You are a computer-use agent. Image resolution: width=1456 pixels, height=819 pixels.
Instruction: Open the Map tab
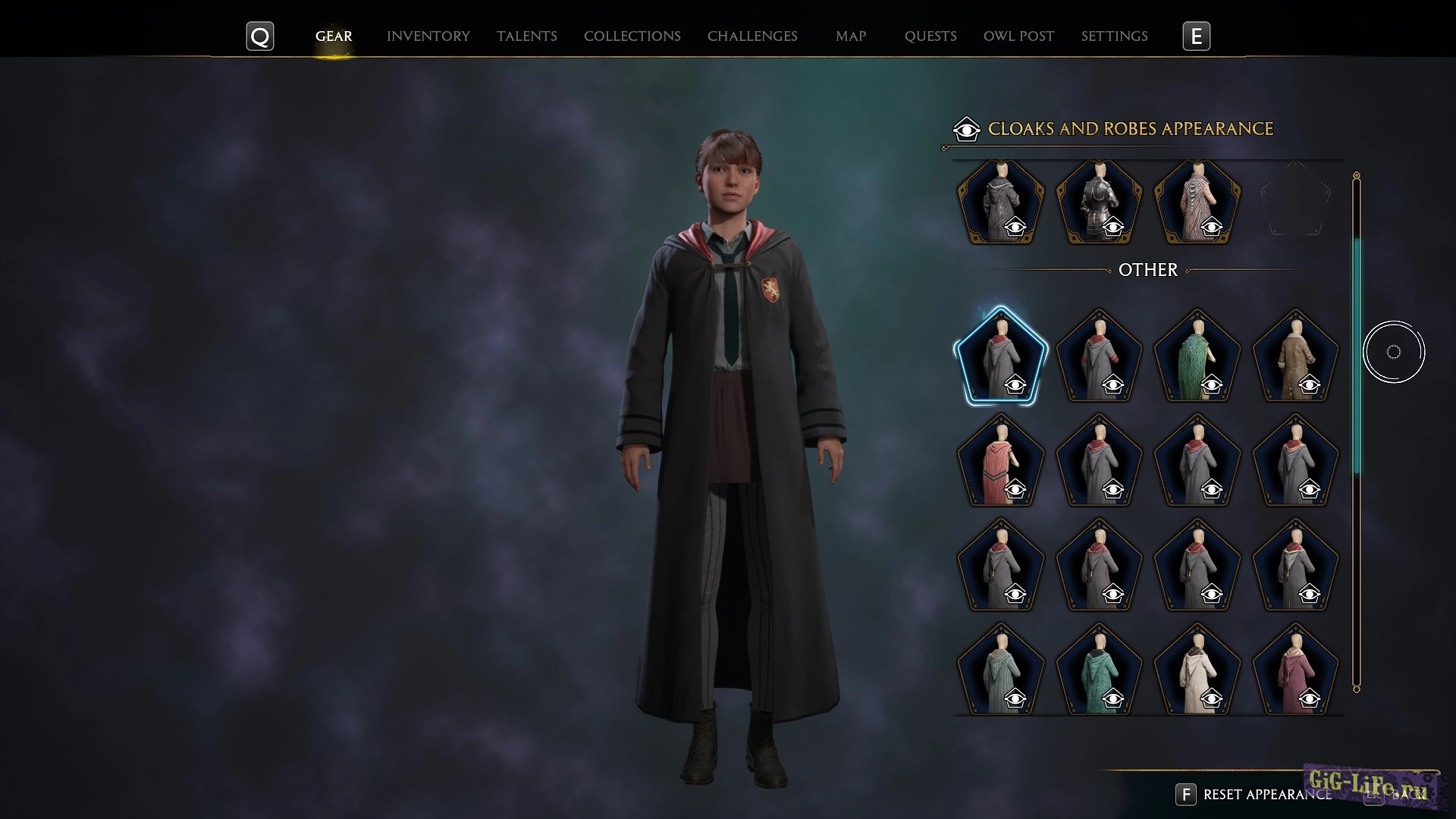pyautogui.click(x=850, y=36)
